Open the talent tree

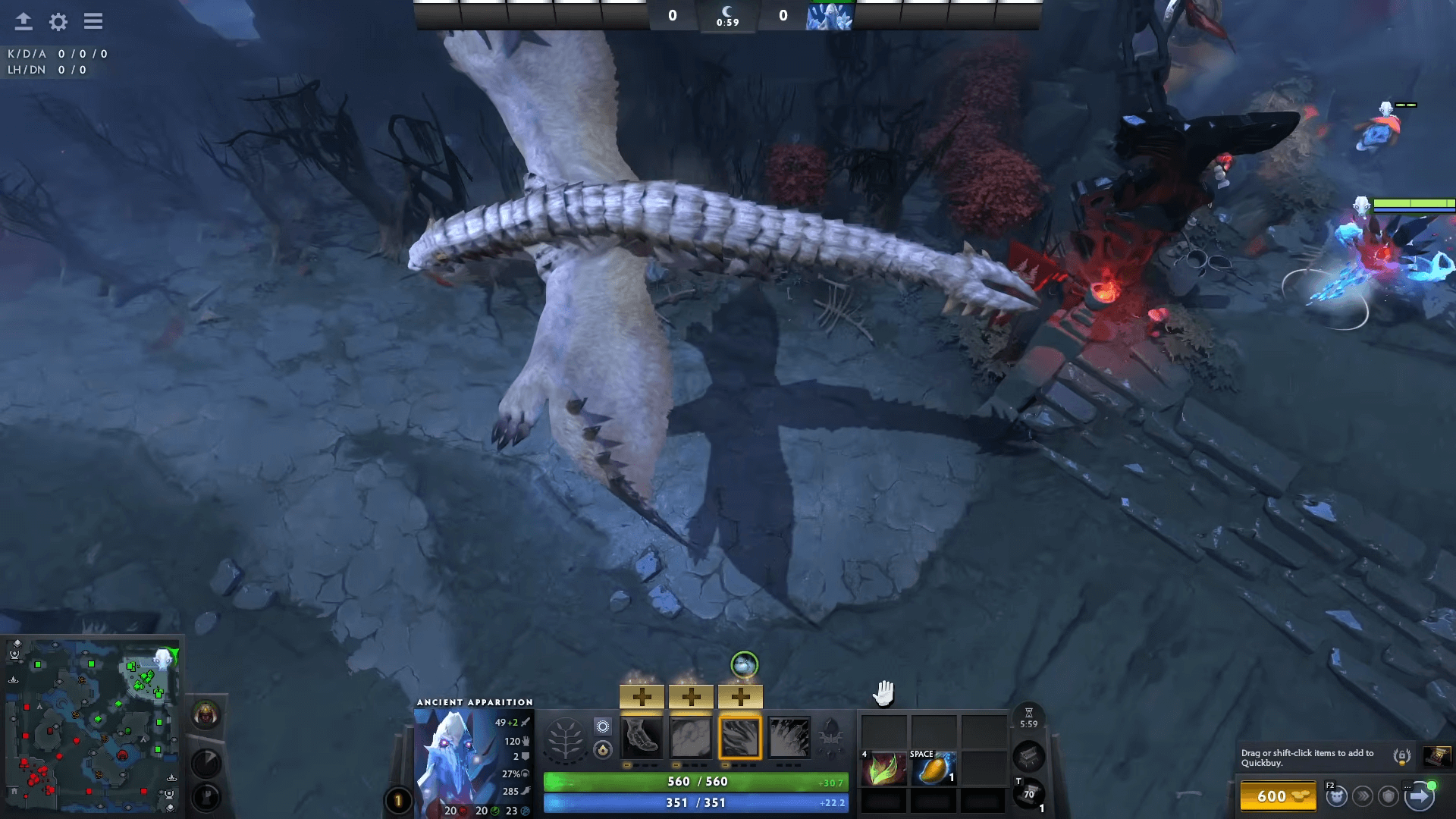[x=565, y=739]
